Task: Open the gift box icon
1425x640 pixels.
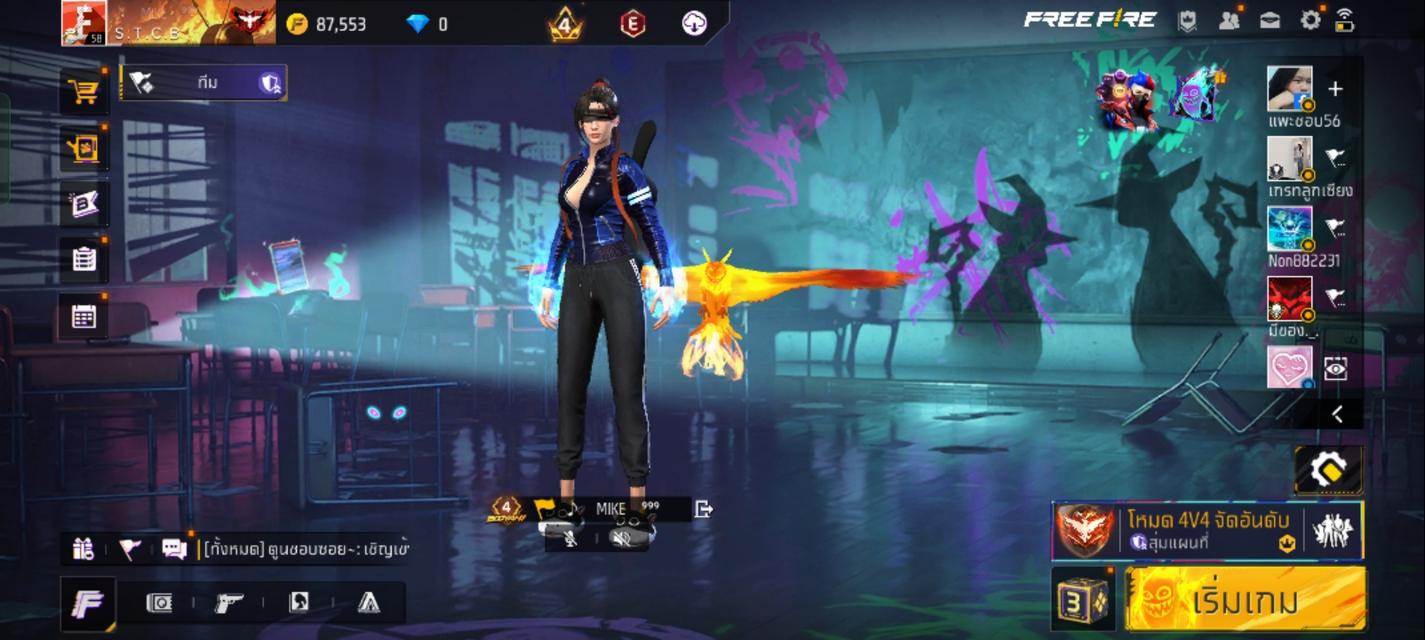Action: (x=83, y=548)
